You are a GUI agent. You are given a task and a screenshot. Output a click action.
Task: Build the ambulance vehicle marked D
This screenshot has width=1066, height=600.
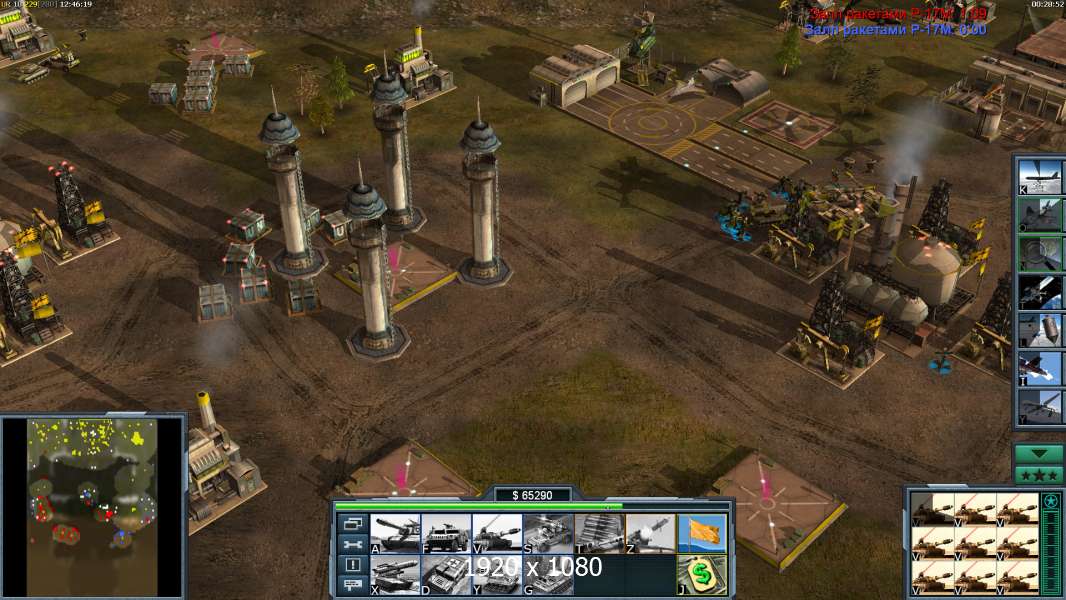click(x=446, y=575)
